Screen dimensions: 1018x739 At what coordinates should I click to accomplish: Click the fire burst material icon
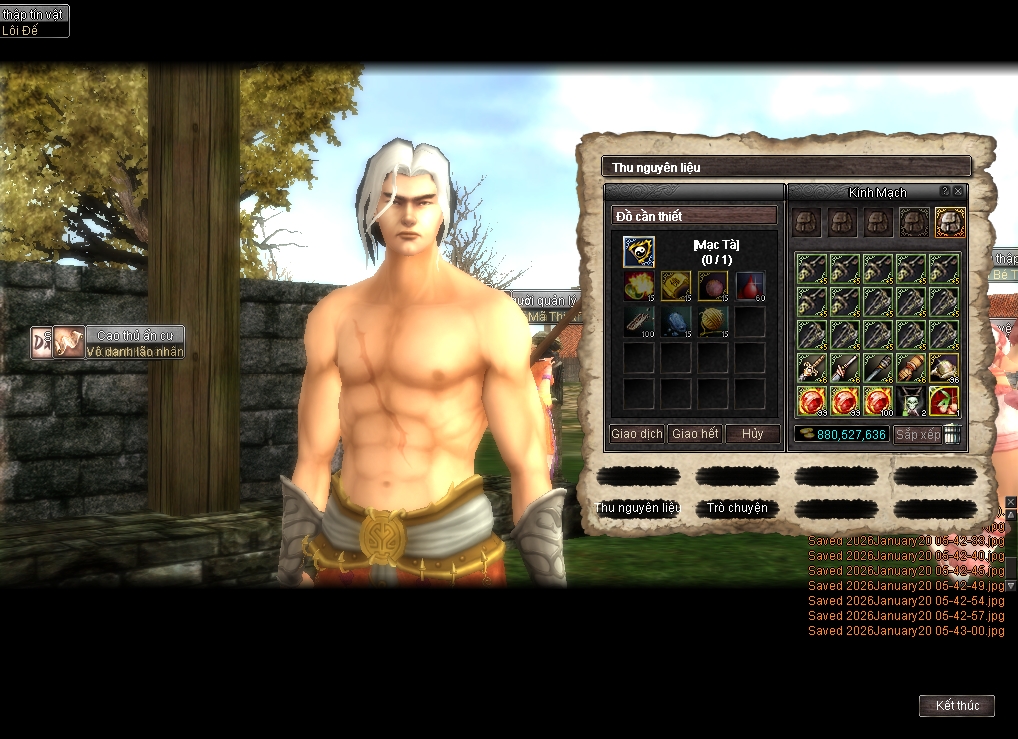[639, 287]
